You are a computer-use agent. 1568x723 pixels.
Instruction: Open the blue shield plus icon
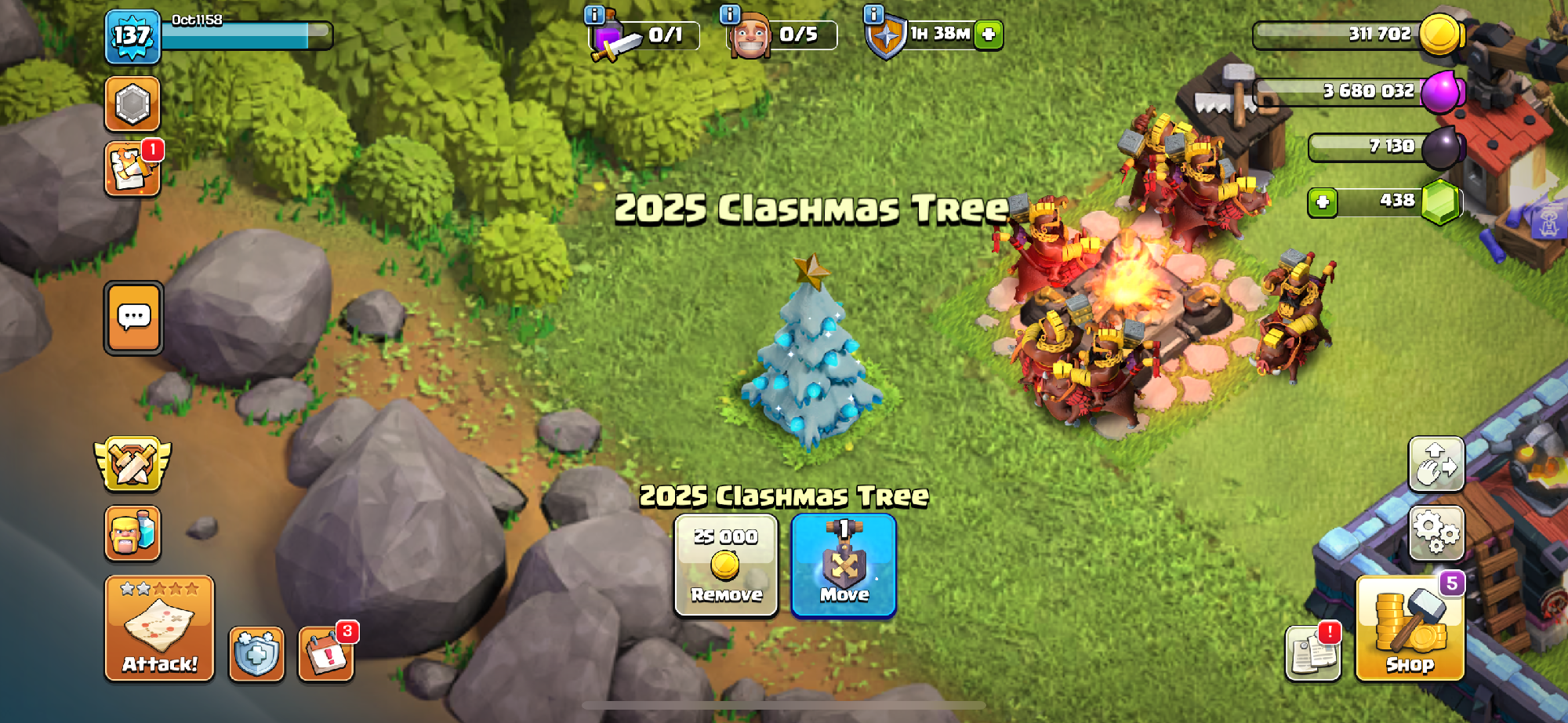coord(256,654)
